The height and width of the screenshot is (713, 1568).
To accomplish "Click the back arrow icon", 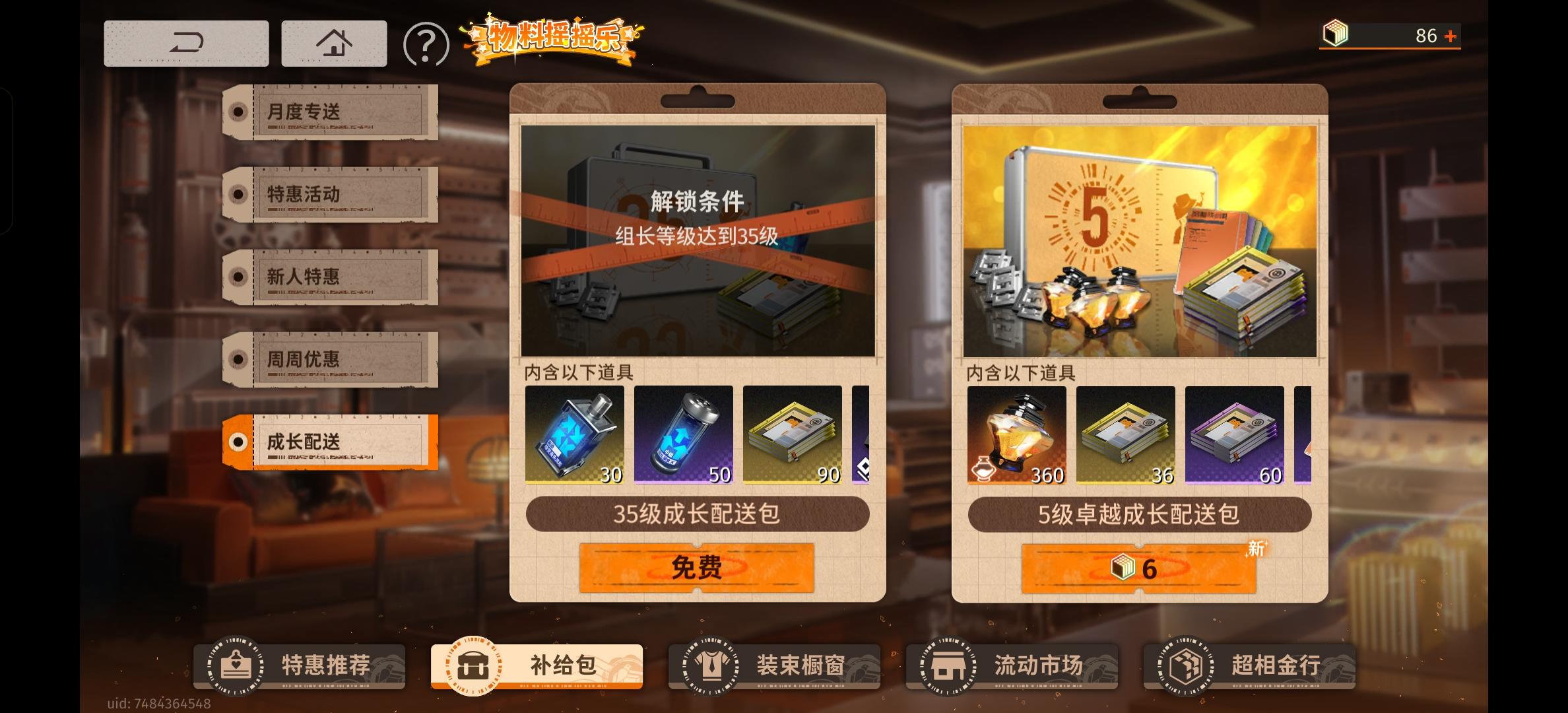I will click(x=187, y=42).
